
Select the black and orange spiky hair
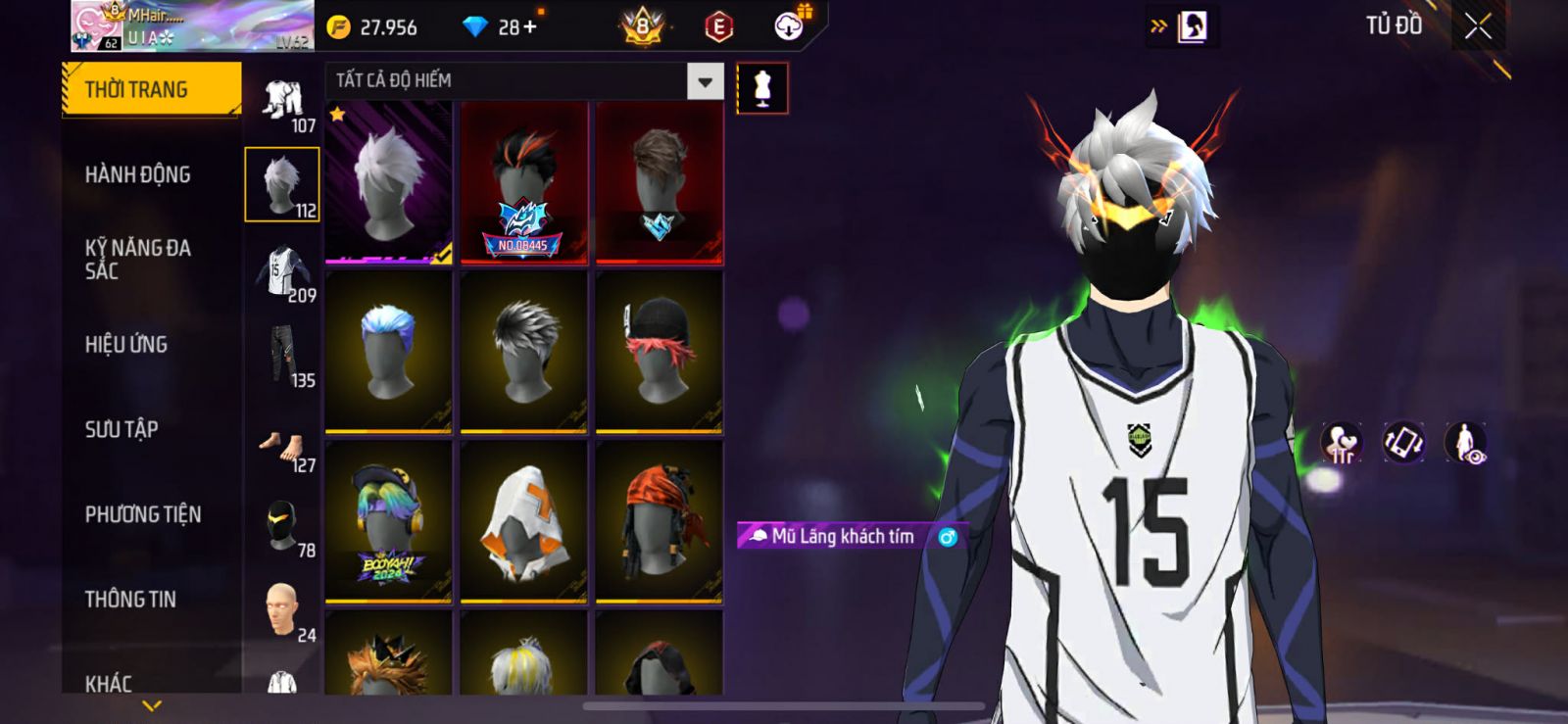[x=524, y=183]
